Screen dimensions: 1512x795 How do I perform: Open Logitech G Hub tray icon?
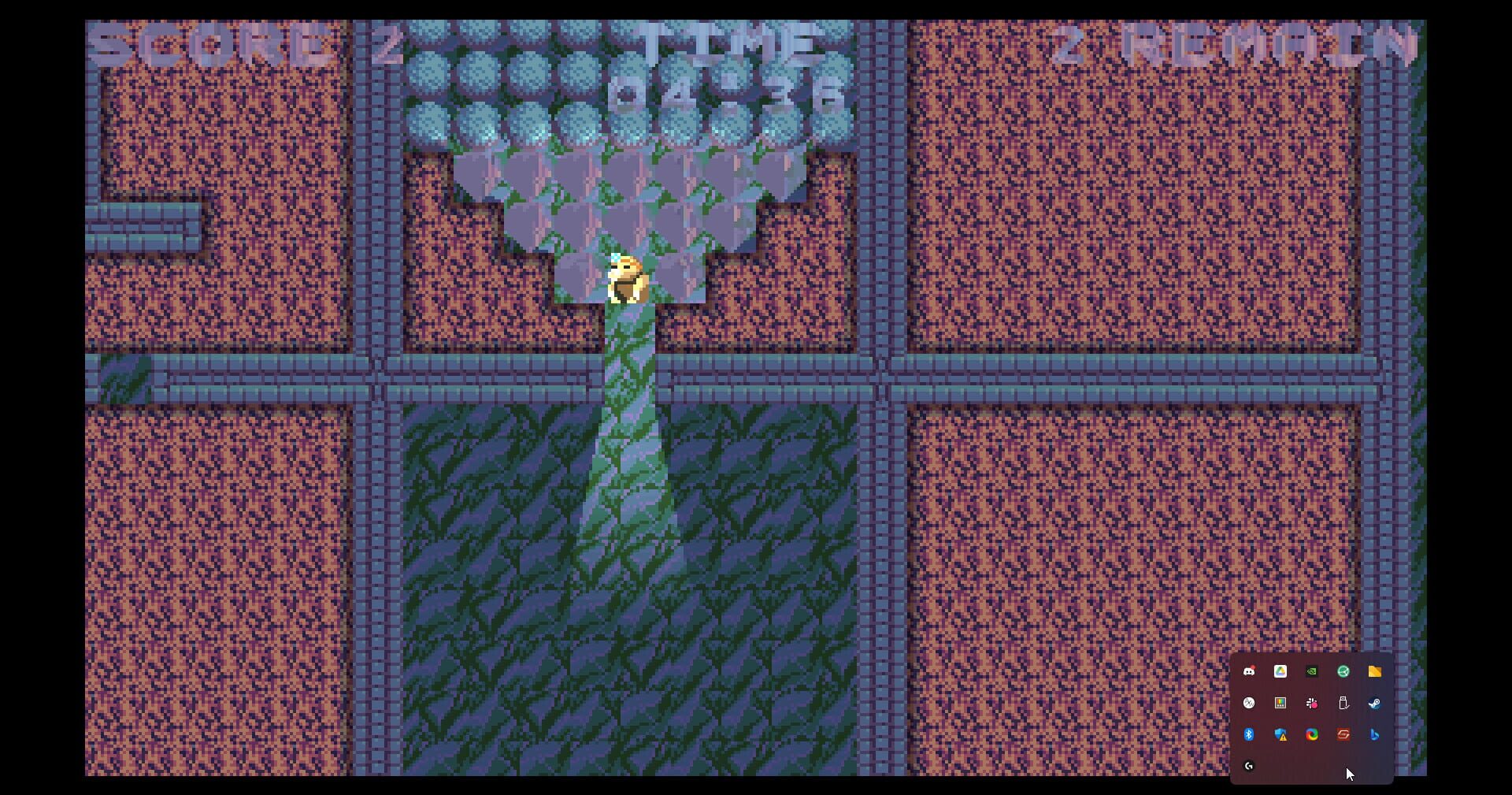pos(1249,765)
